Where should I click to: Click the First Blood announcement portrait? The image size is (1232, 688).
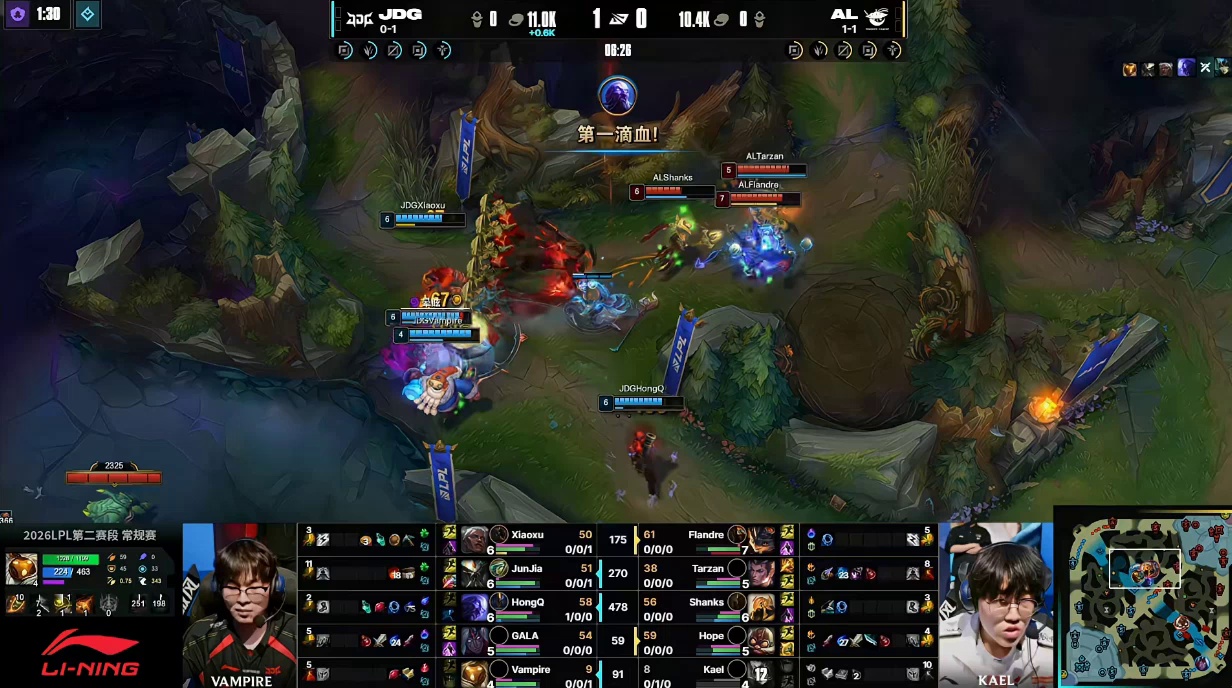tap(617, 96)
